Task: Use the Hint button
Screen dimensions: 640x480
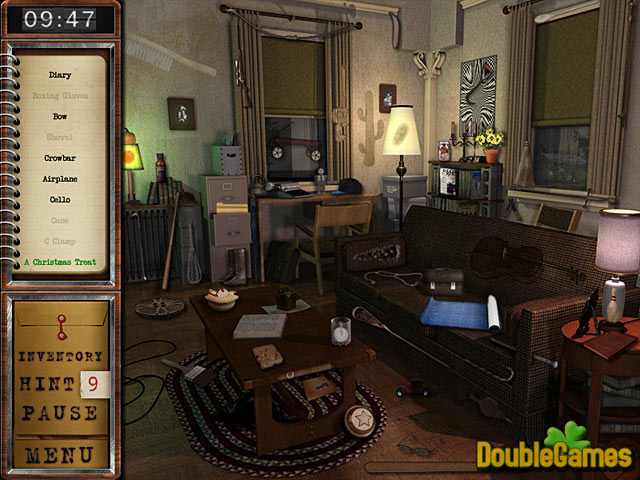Action: [49, 382]
